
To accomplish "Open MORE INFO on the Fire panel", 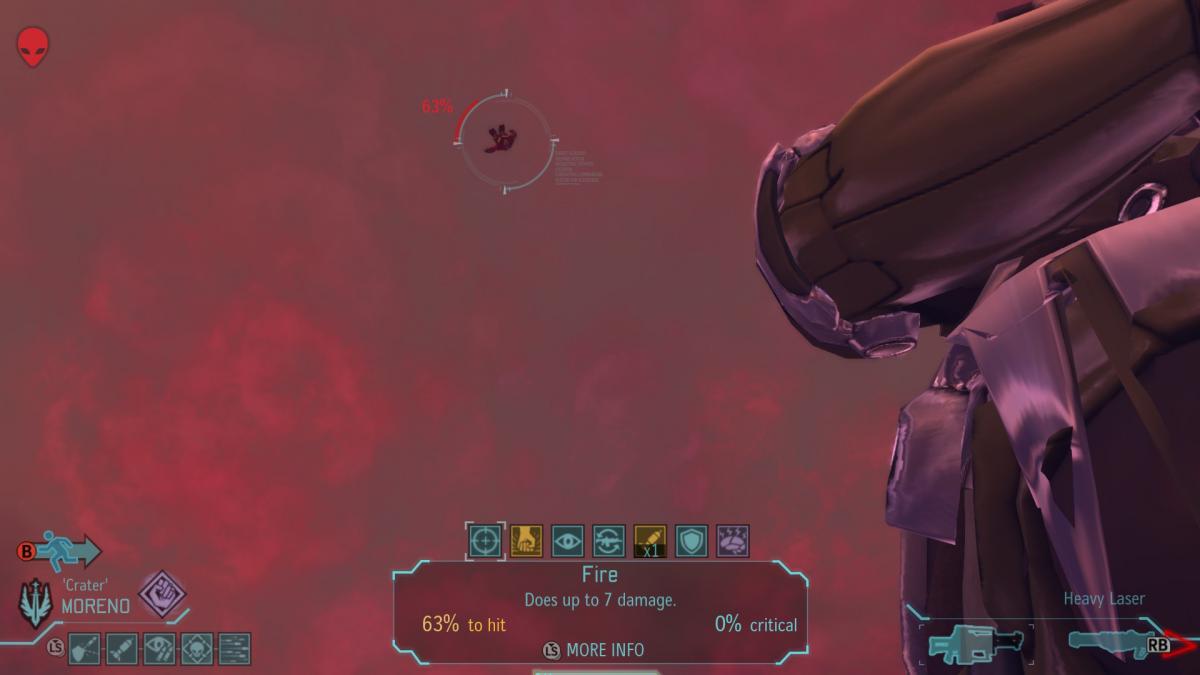I will pos(595,650).
